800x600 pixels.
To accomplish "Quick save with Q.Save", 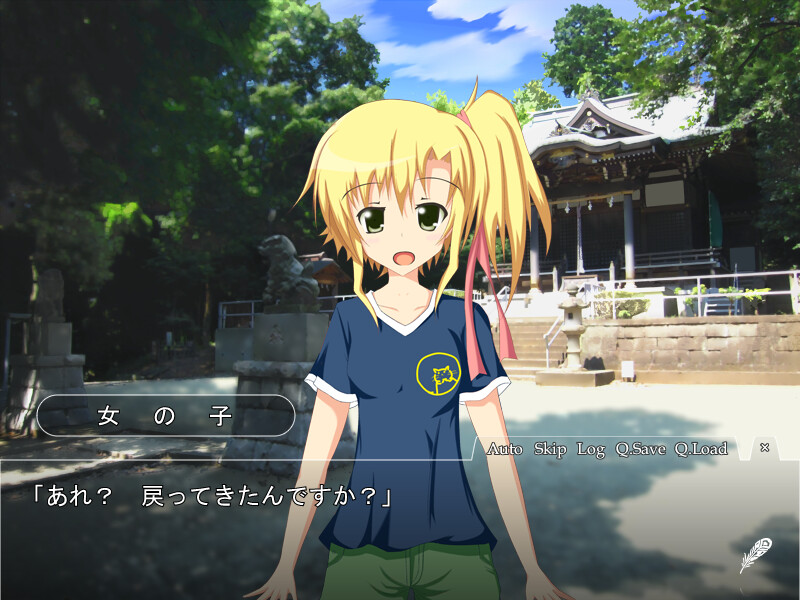I will tap(640, 449).
